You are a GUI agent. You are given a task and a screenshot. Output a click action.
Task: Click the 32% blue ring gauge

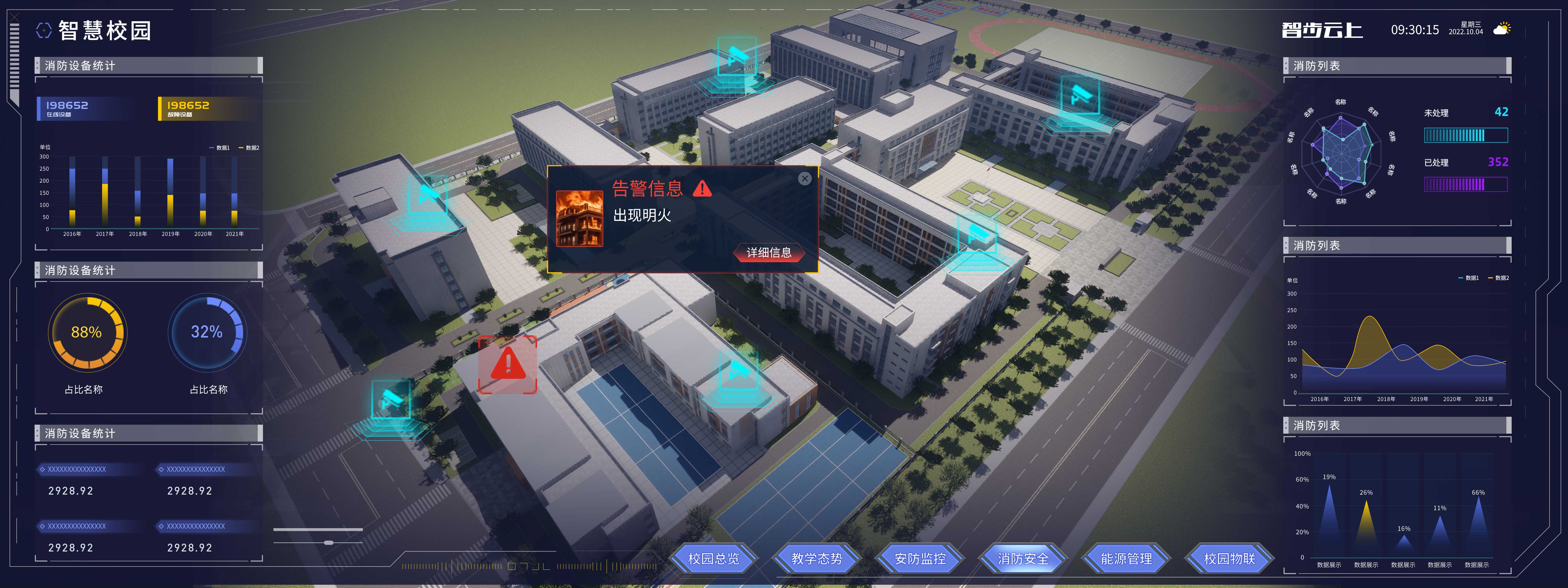point(207,332)
